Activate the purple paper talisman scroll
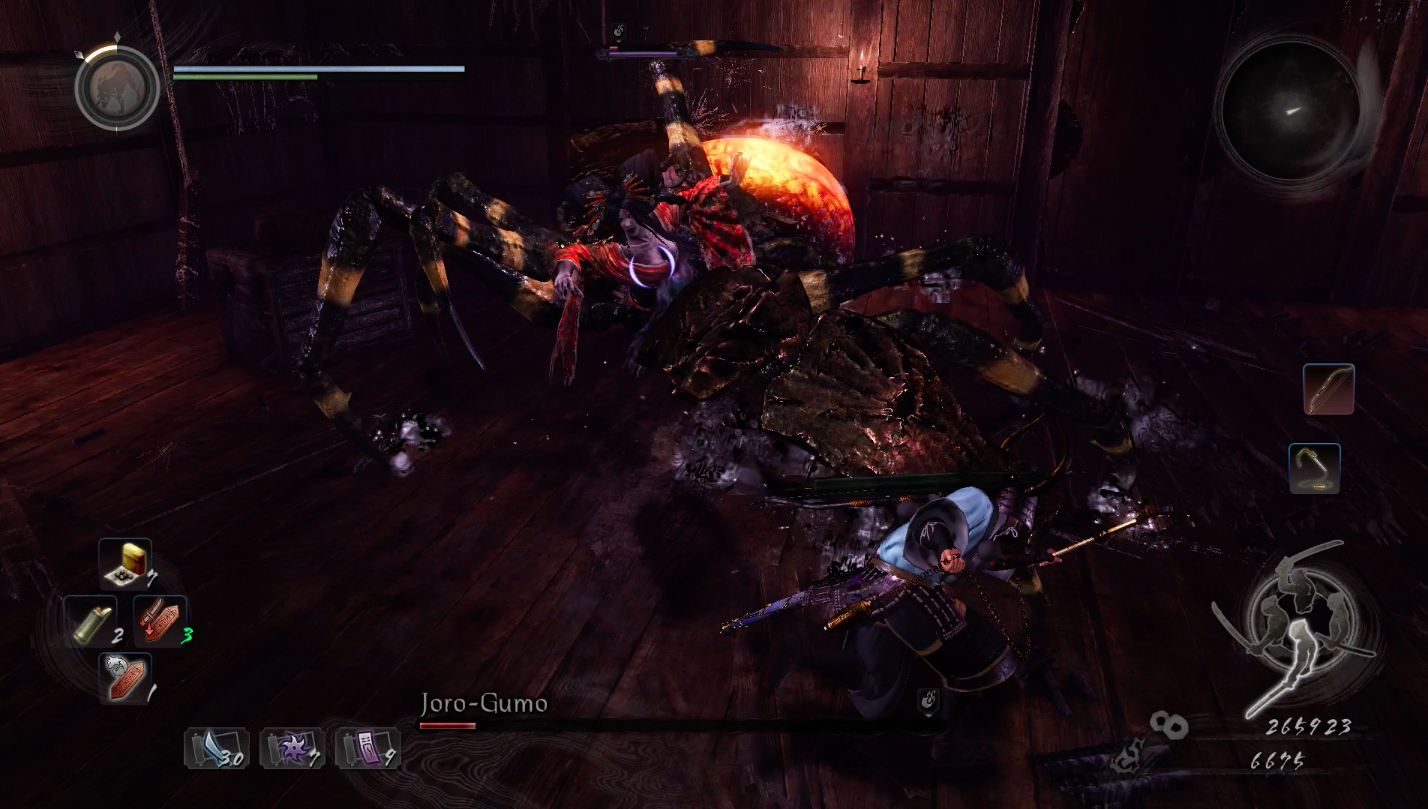The image size is (1428, 809). (367, 748)
